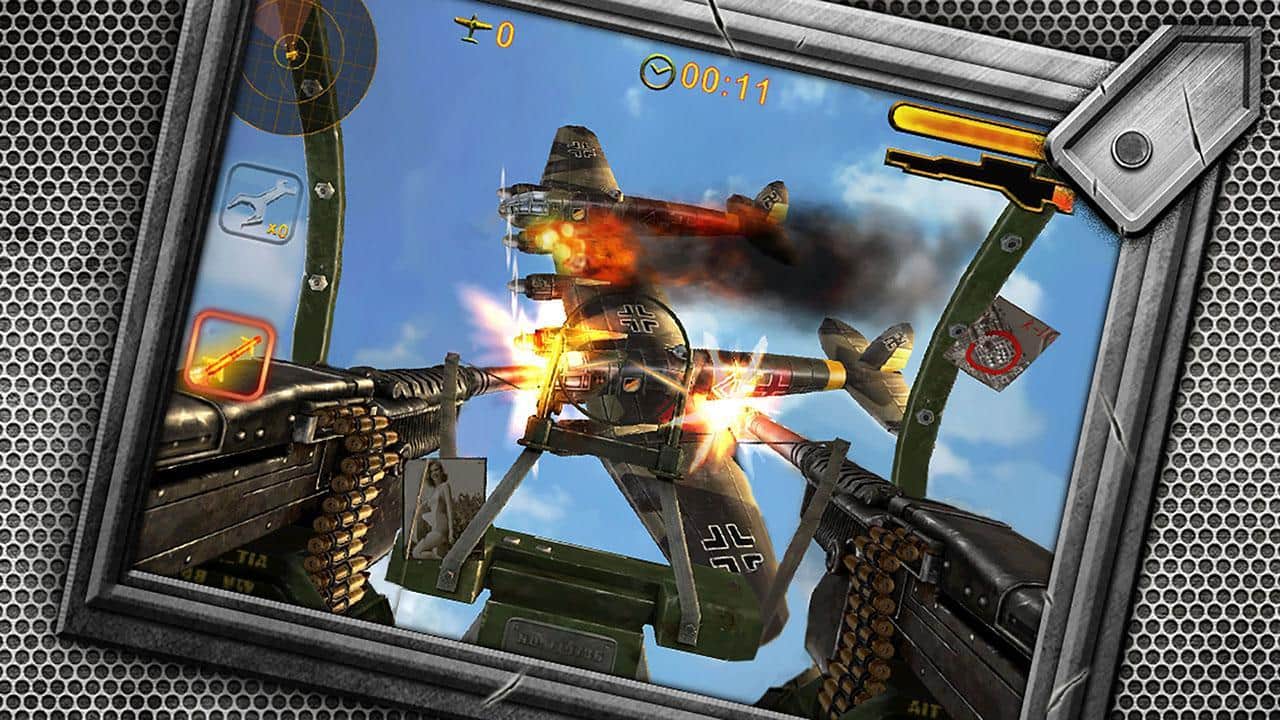Click the pin-up photo on the turret
The width and height of the screenshot is (1280, 720).
[x=444, y=512]
